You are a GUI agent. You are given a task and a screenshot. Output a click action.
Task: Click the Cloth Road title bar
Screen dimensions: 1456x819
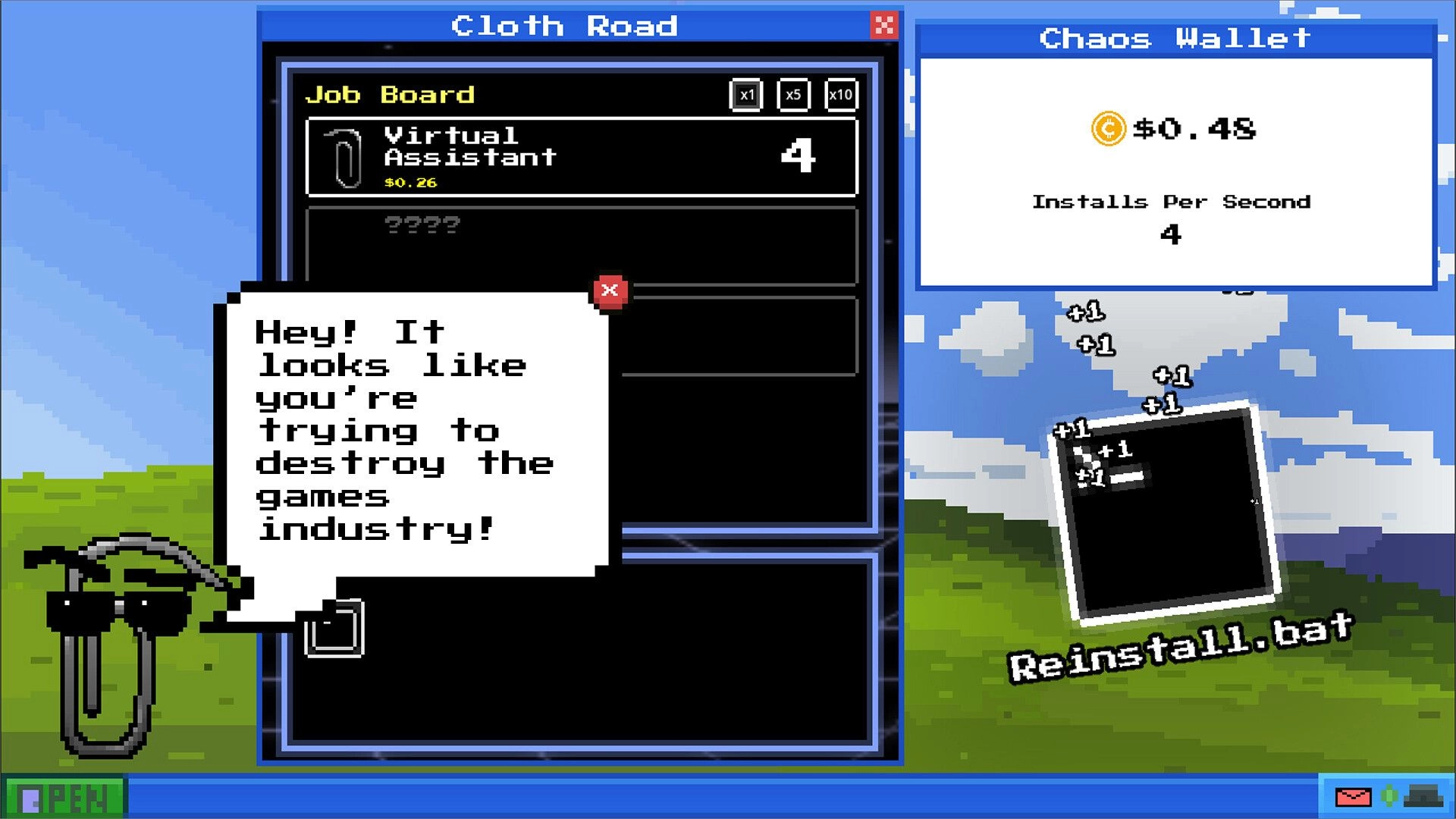pos(565,27)
